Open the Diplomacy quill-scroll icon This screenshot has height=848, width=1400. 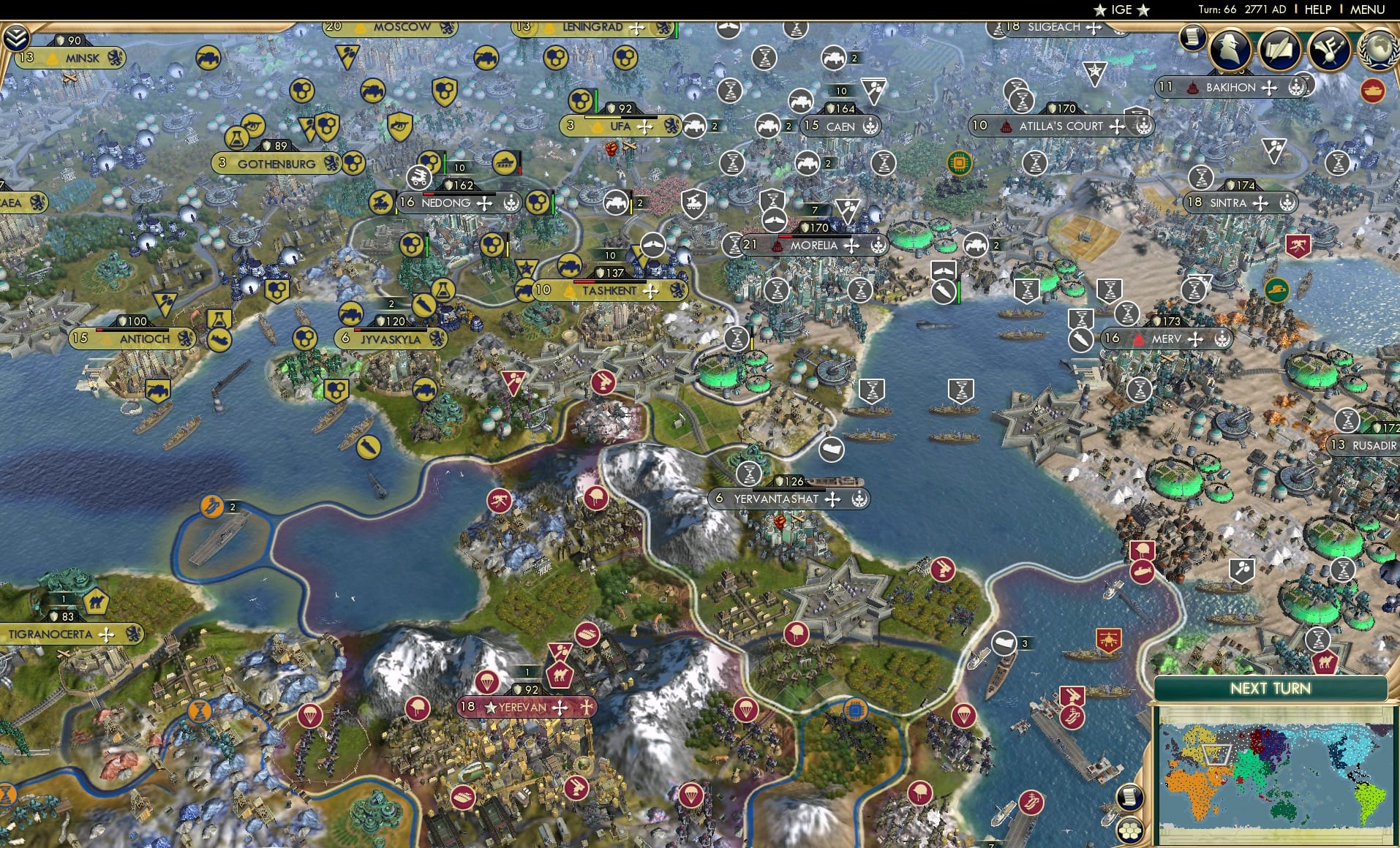pyautogui.click(x=1278, y=47)
